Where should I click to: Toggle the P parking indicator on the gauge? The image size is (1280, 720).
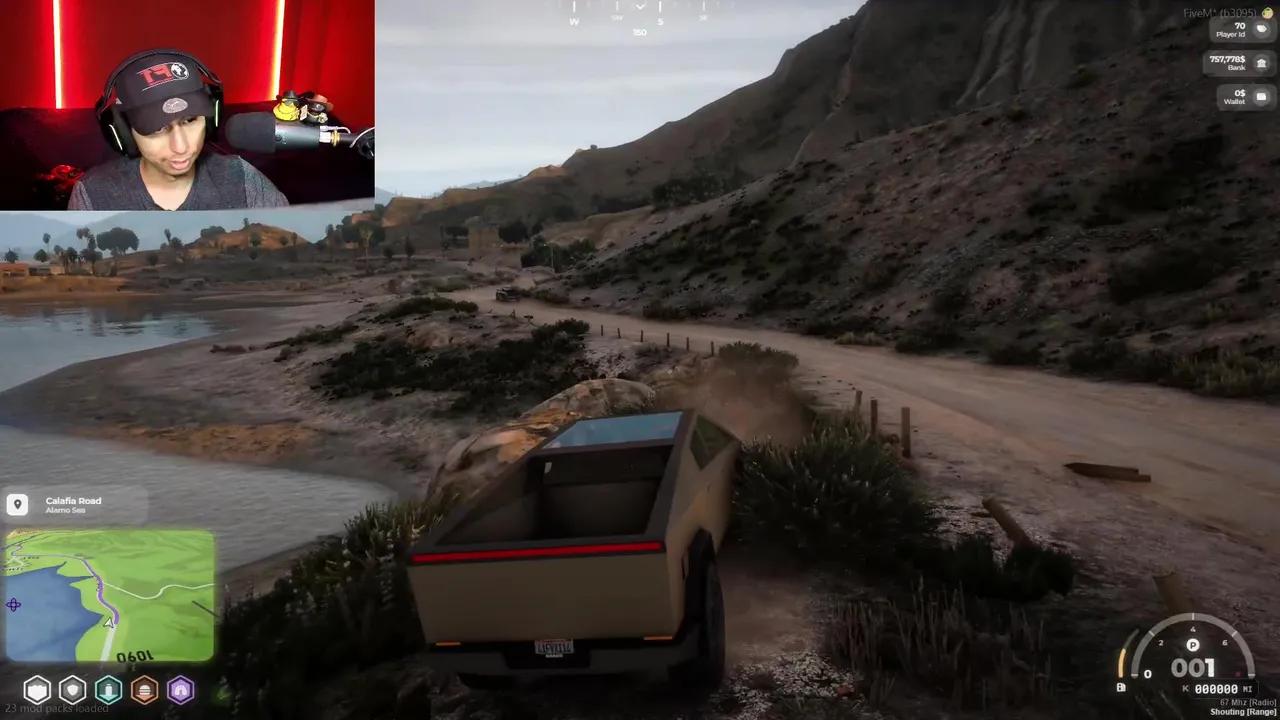(1192, 645)
